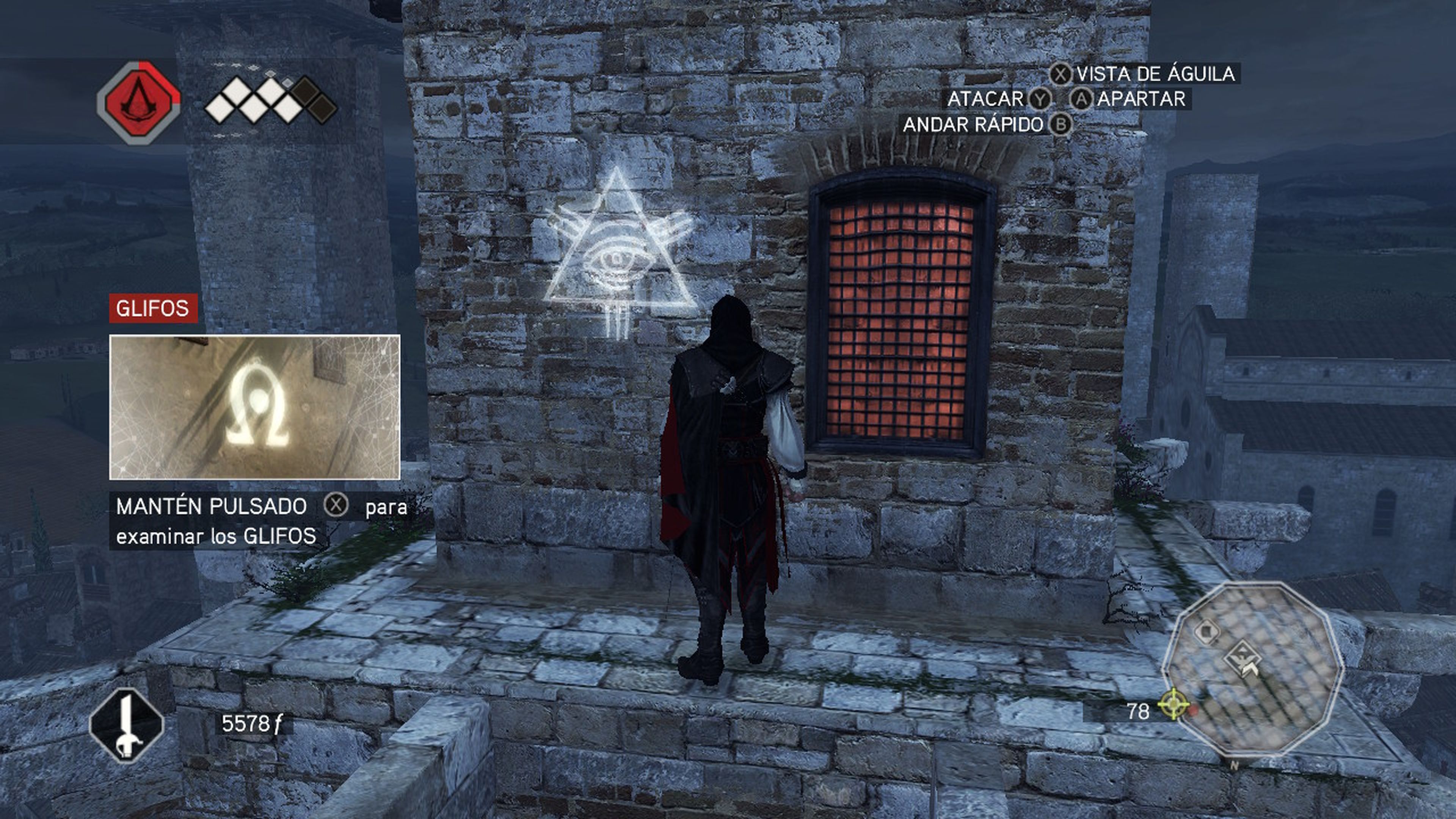Toggle Vista de Águila mode

point(1159,74)
